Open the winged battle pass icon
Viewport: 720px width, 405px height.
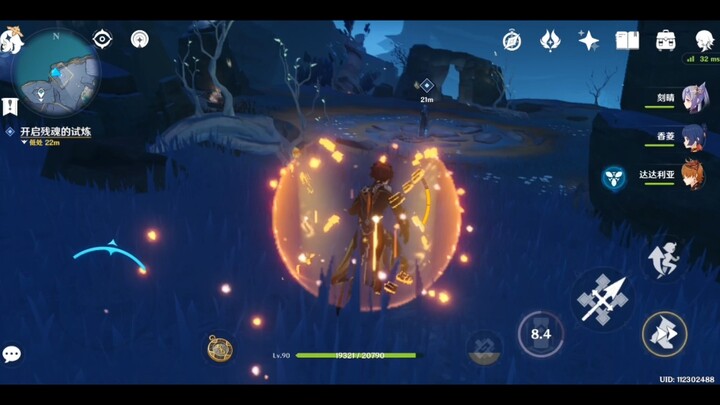coord(550,41)
